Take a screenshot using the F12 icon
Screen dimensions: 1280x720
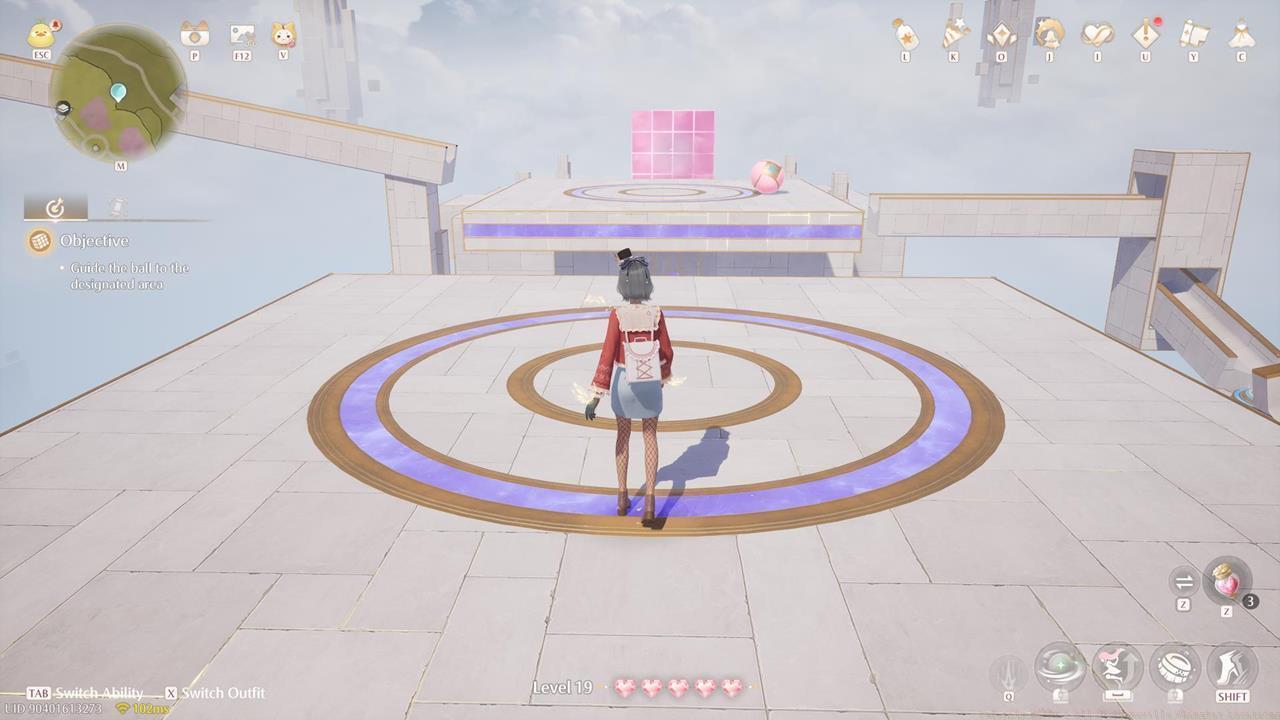[x=241, y=37]
